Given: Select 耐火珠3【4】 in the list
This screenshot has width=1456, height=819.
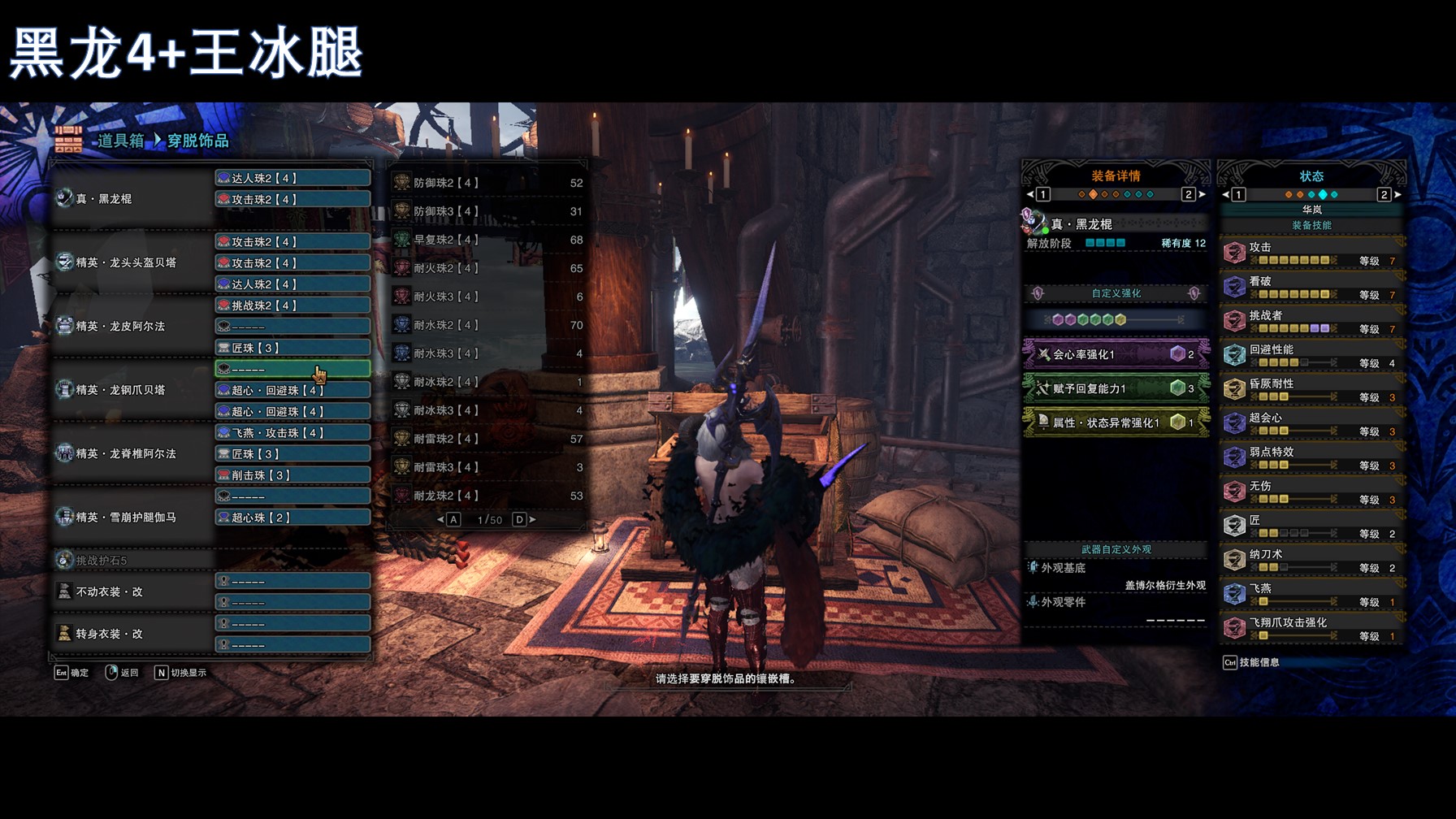Looking at the screenshot, I should pyautogui.click(x=487, y=297).
